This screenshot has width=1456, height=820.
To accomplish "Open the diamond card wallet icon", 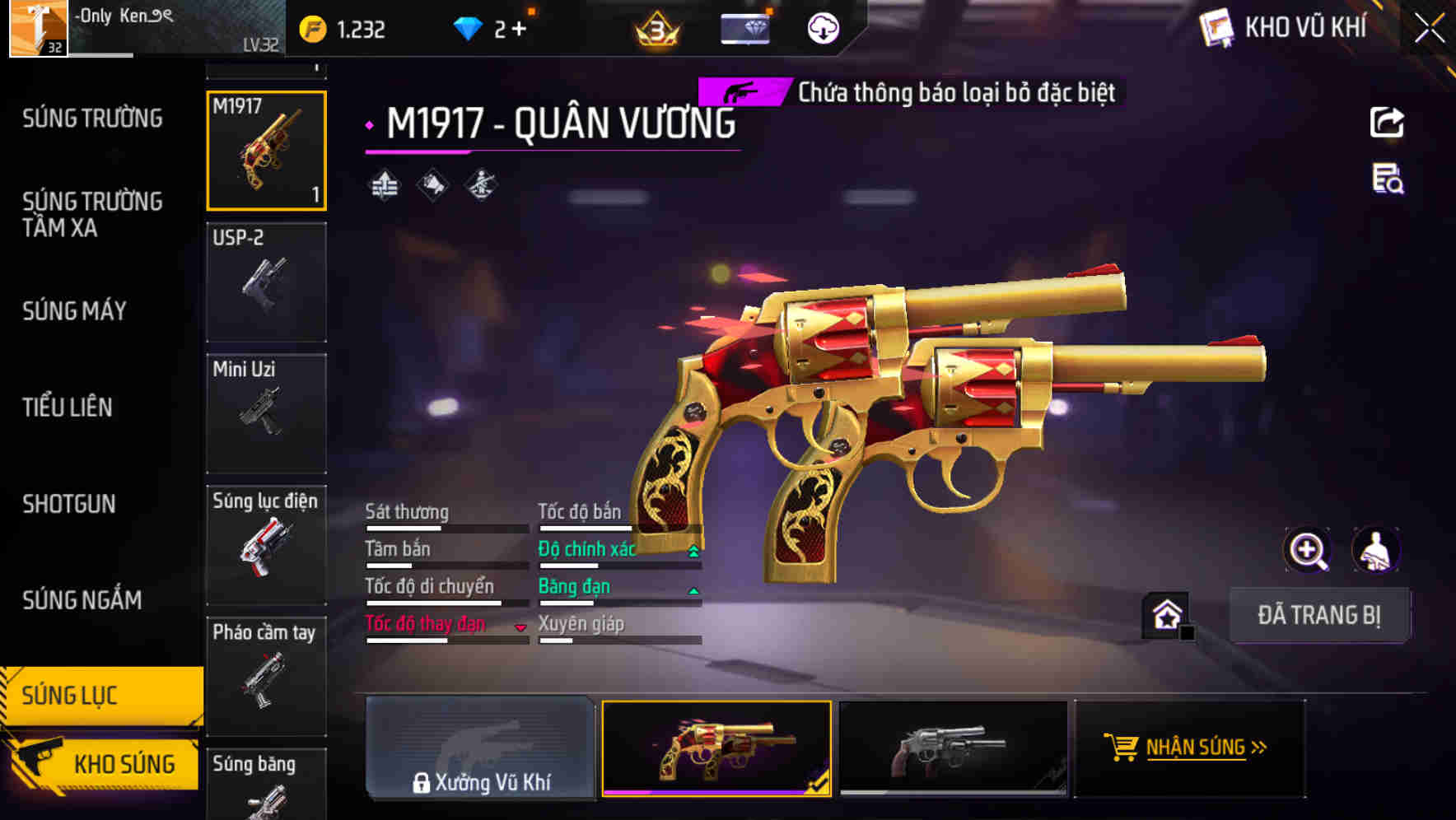I will click(x=743, y=27).
